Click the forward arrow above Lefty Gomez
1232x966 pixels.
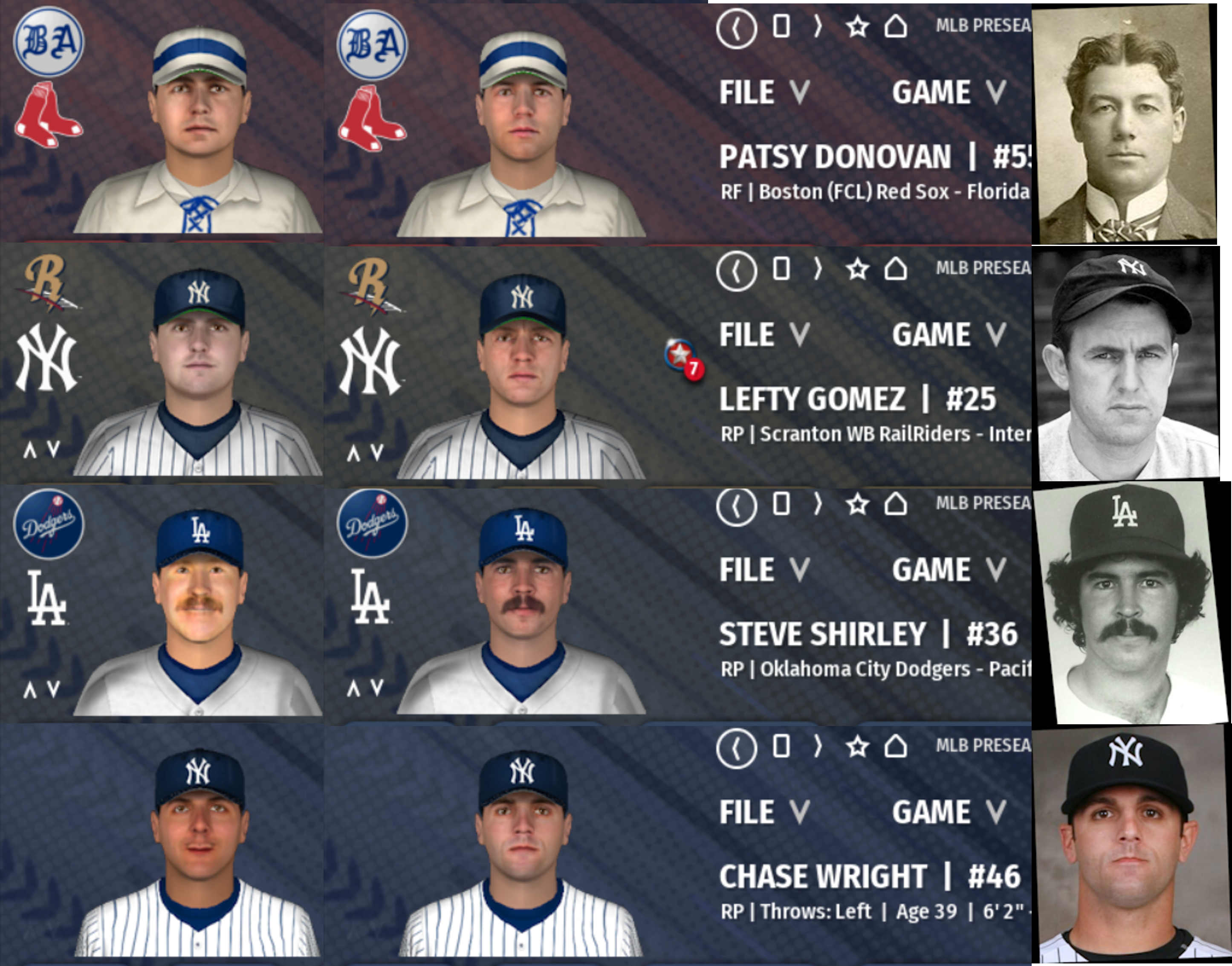817,269
